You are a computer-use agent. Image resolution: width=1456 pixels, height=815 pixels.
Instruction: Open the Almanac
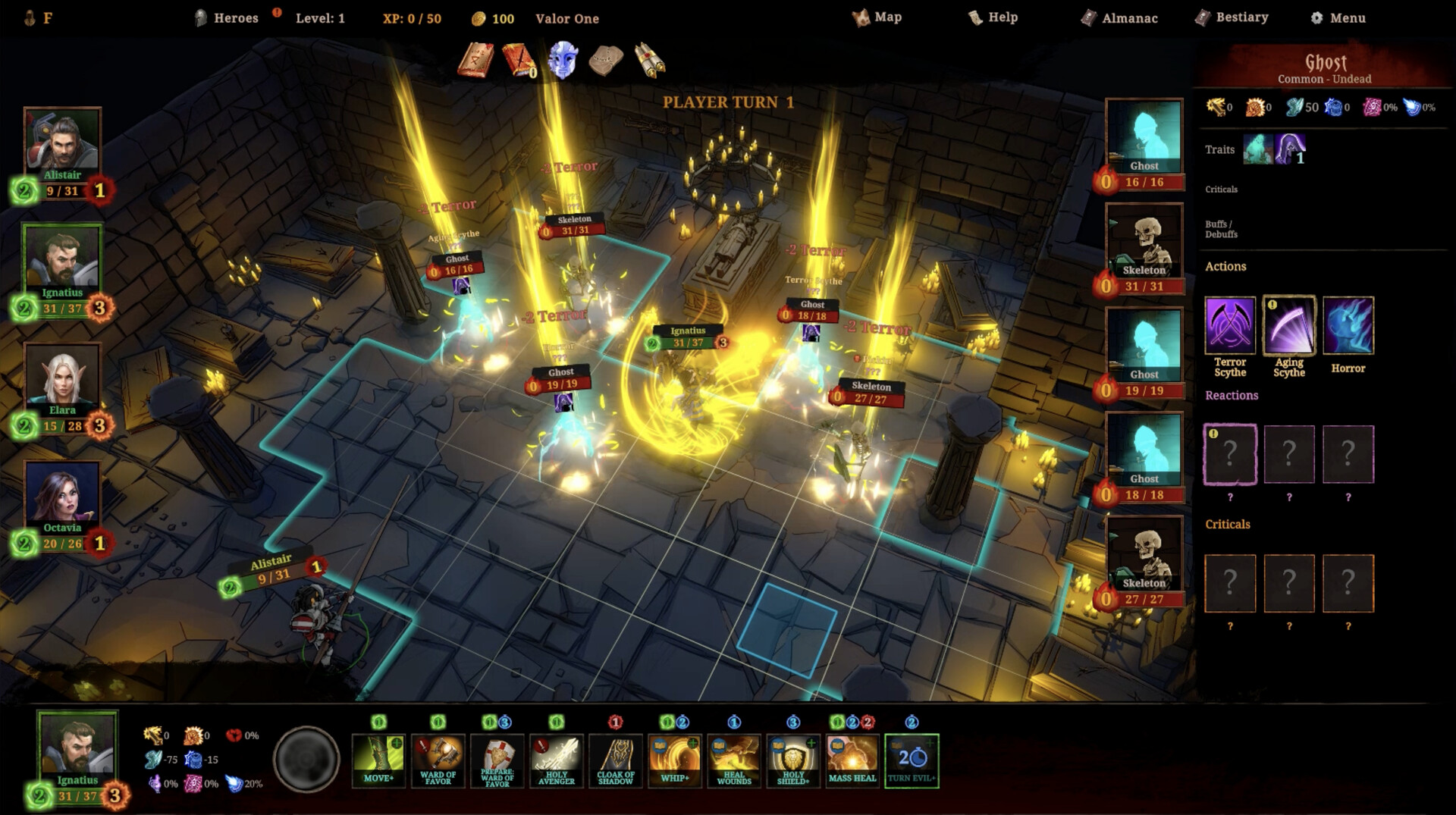pos(1119,18)
